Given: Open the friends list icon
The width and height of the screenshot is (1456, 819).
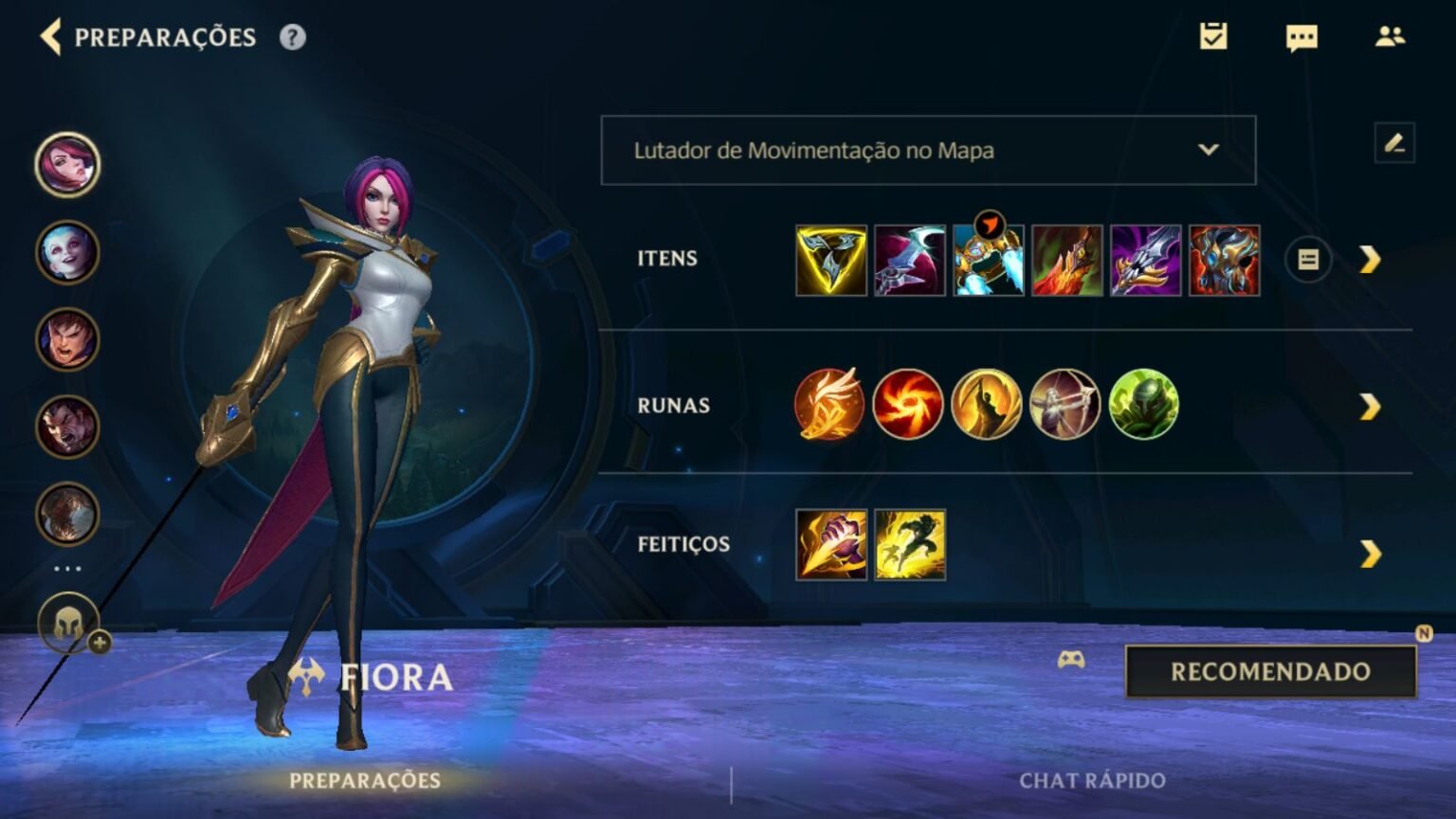Looking at the screenshot, I should pos(1391,36).
